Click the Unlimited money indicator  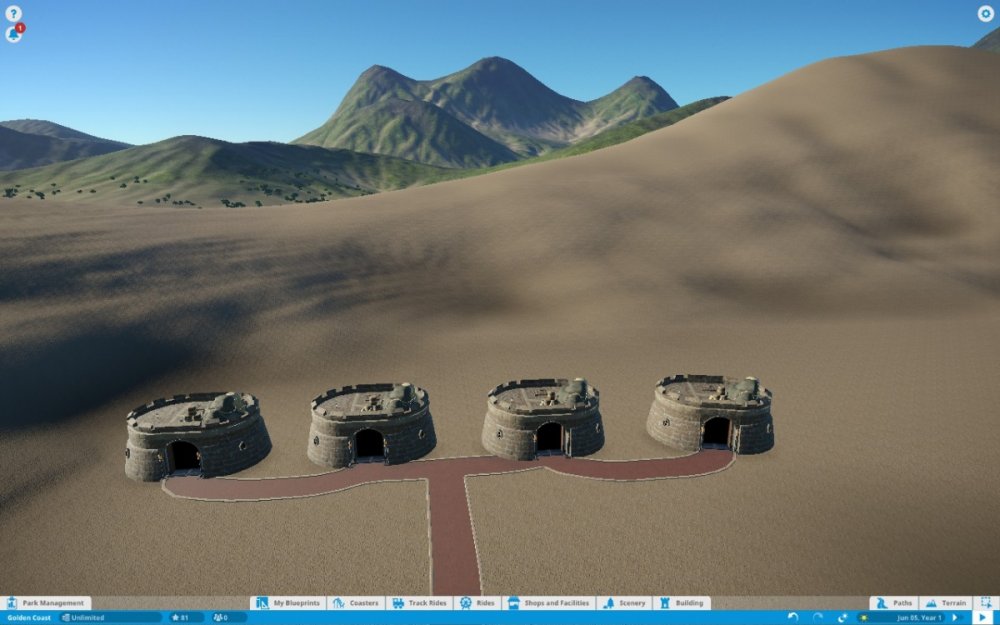coord(108,618)
